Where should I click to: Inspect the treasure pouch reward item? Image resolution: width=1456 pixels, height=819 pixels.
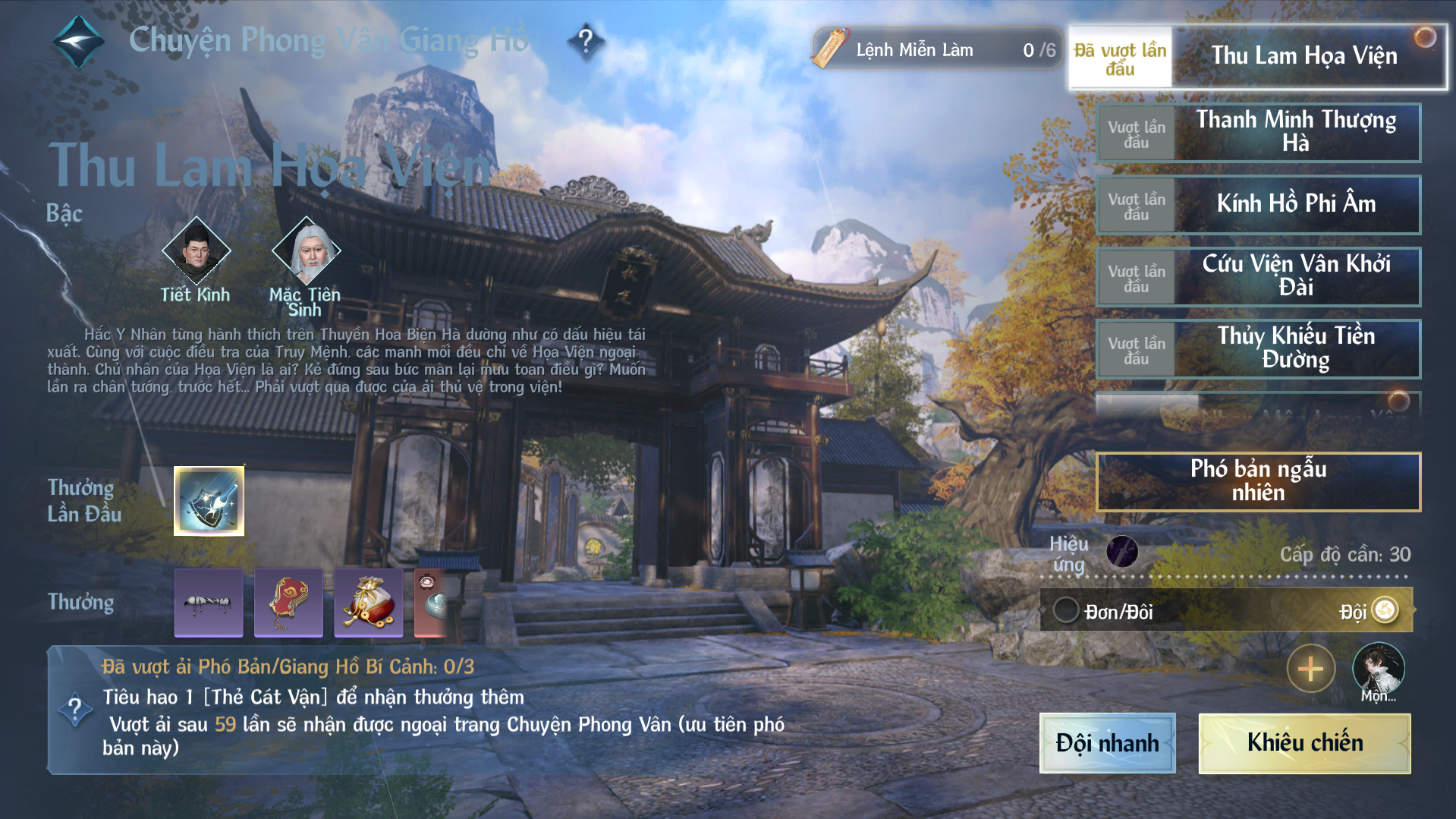coord(368,603)
